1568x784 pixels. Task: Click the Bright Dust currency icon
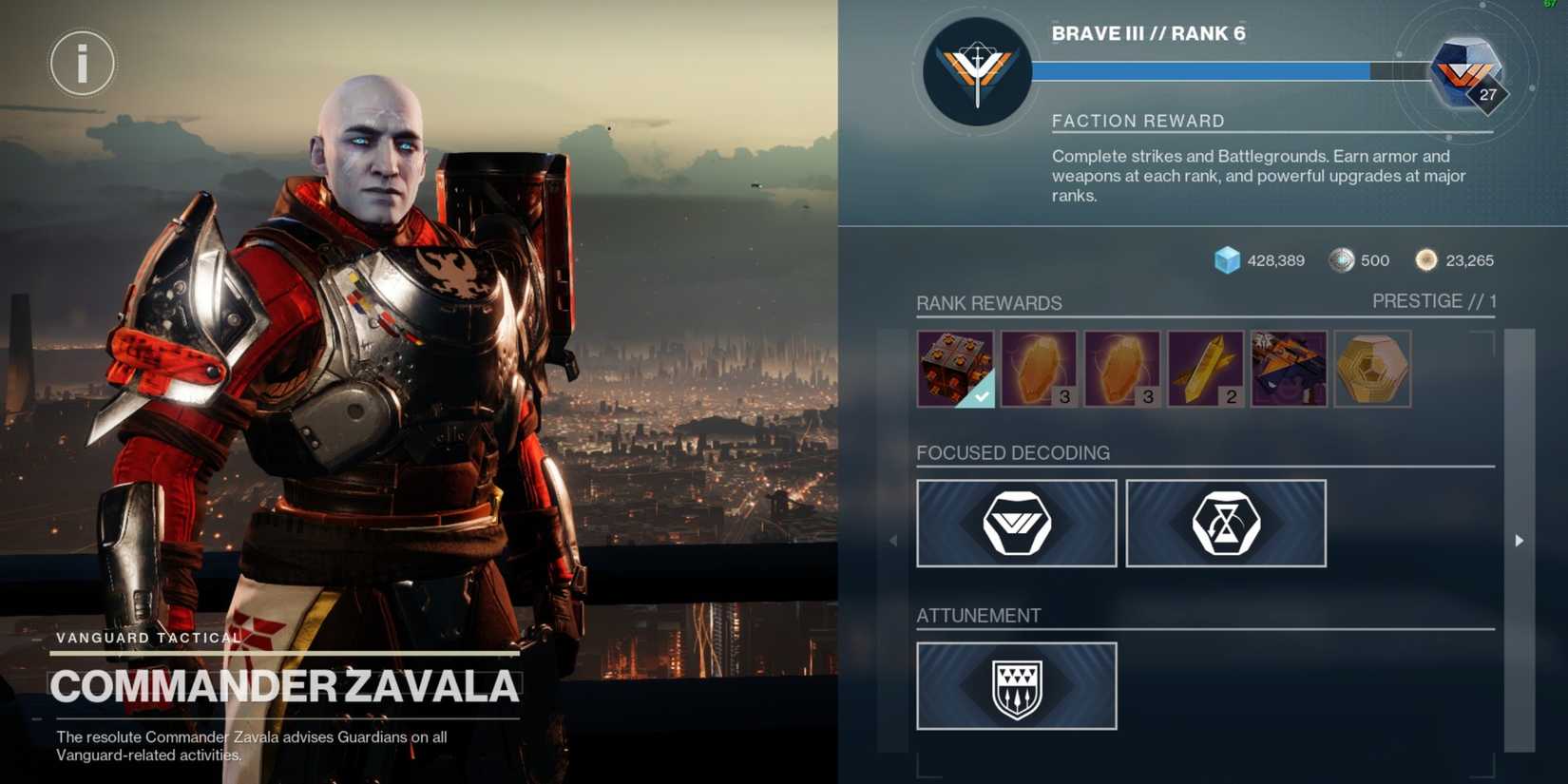(x=1426, y=259)
